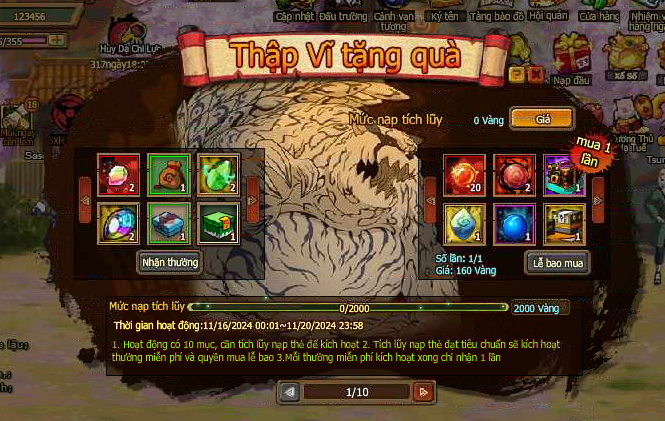Click the Giả button beside 0 Vàng
The image size is (665, 421).
542,119
